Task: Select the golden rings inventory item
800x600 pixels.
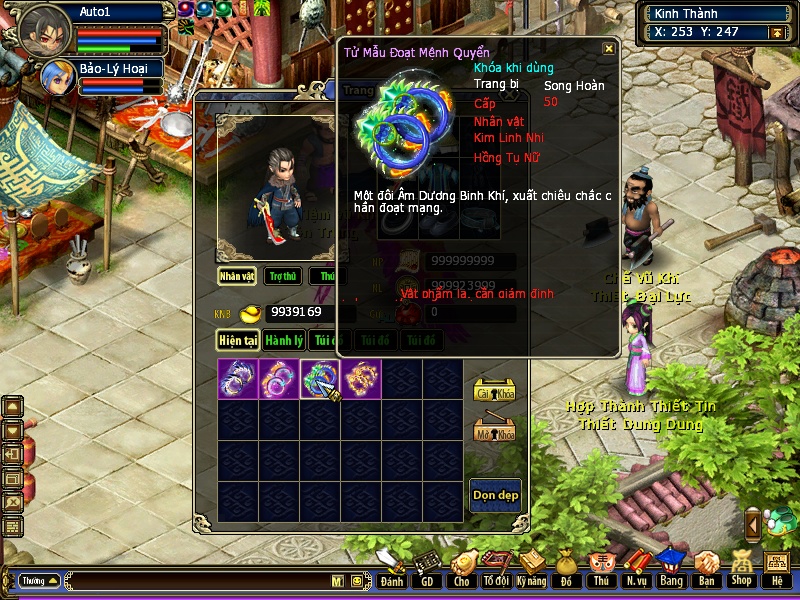Action: 361,380
